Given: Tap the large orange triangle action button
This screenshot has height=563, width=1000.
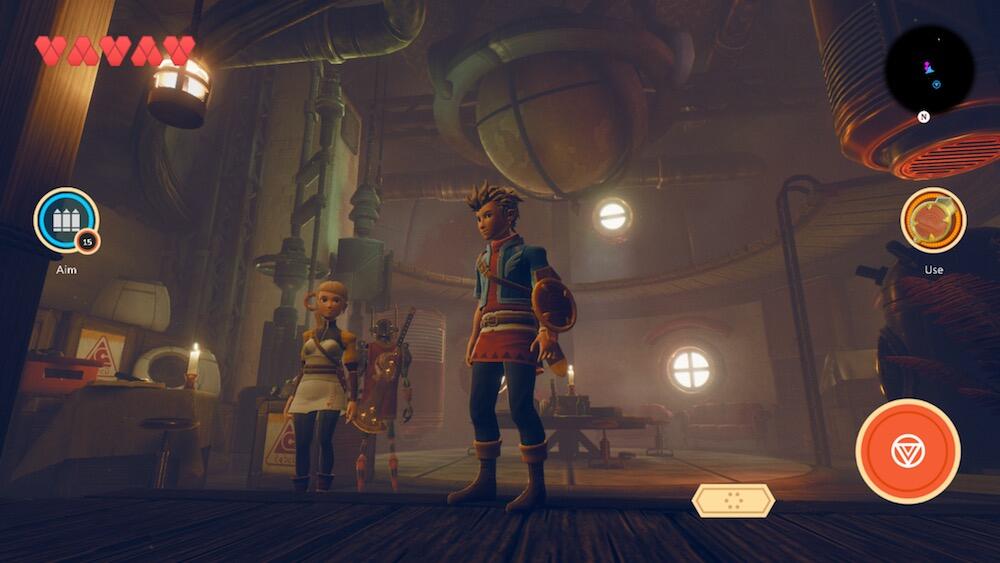Looking at the screenshot, I should (908, 451).
